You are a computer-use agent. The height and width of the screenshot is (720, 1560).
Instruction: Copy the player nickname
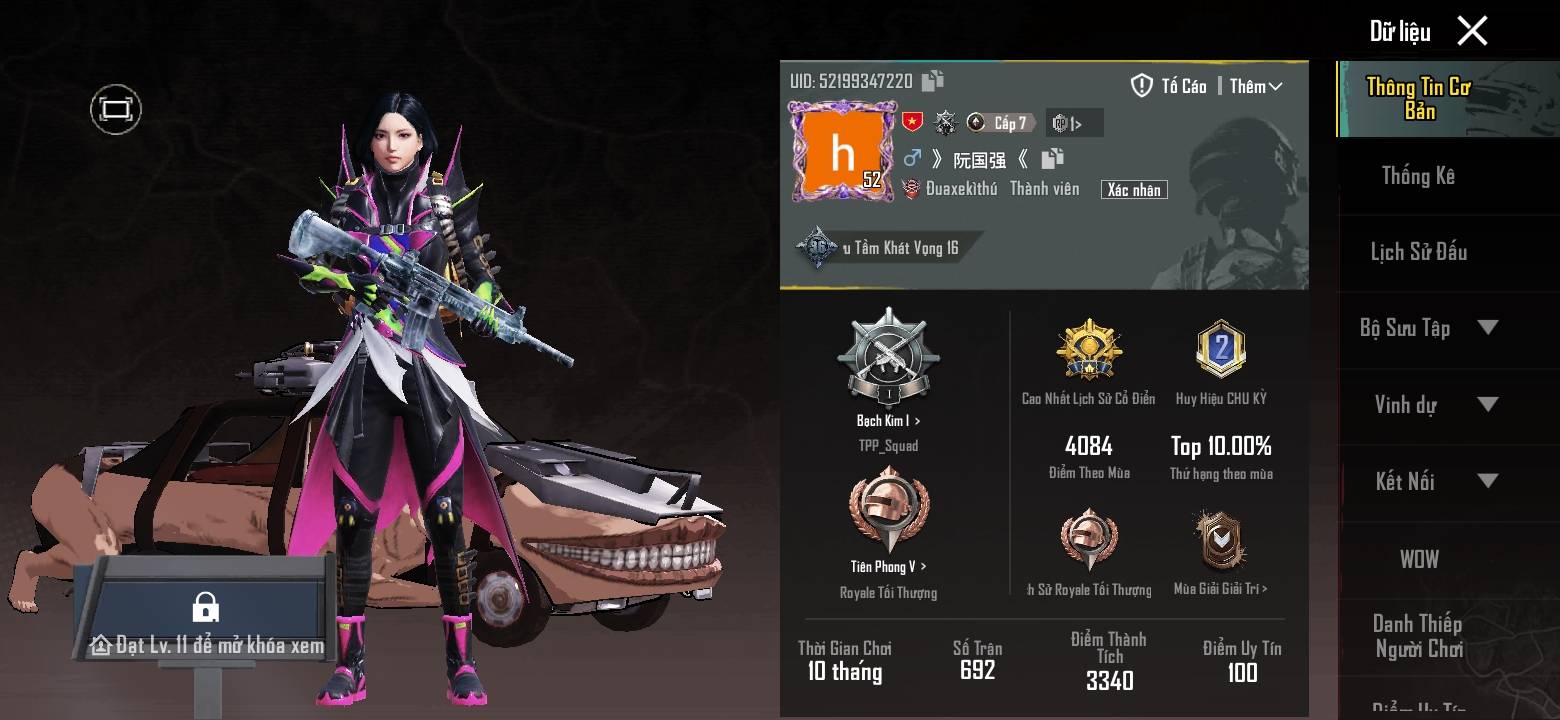click(x=1052, y=158)
